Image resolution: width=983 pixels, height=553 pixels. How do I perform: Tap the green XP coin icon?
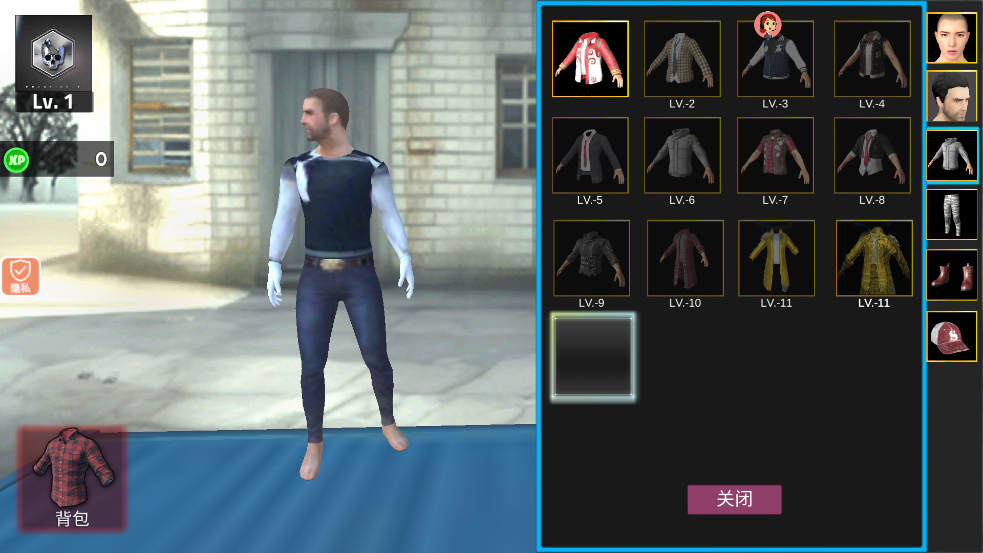pos(15,158)
